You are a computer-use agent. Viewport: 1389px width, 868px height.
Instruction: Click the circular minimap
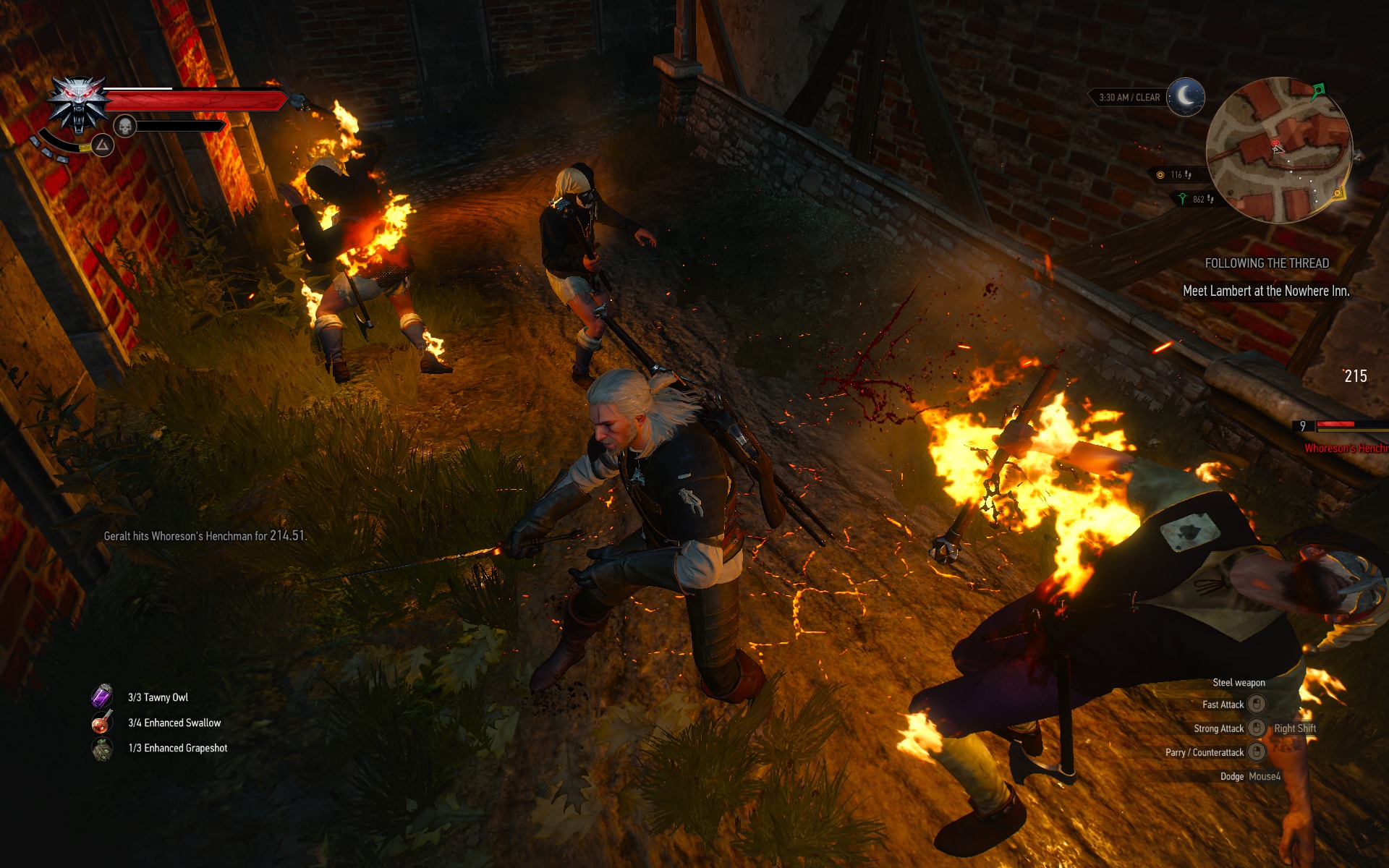coord(1278,150)
